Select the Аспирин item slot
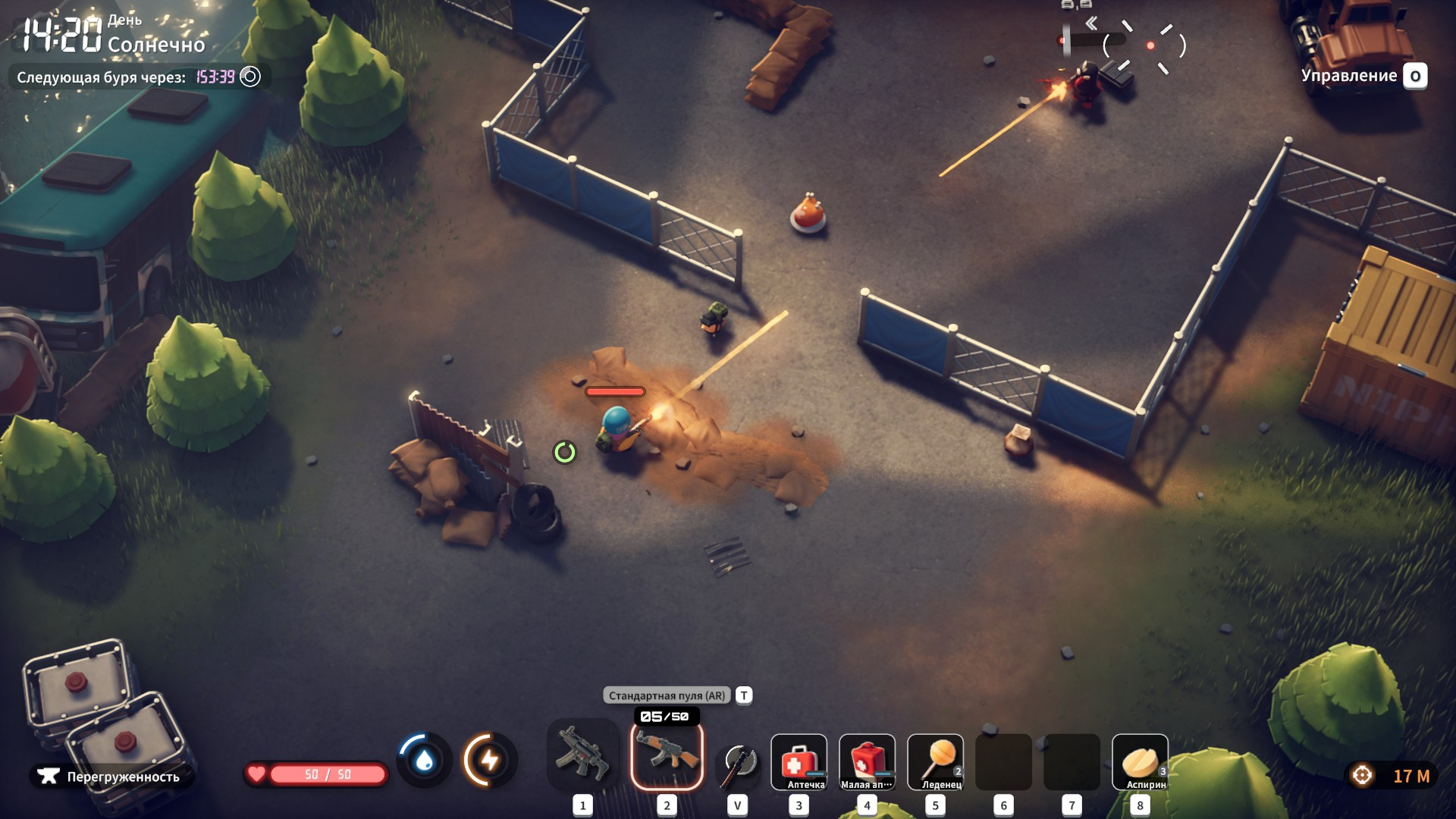Screen dimensions: 1456x819 coord(1140,761)
